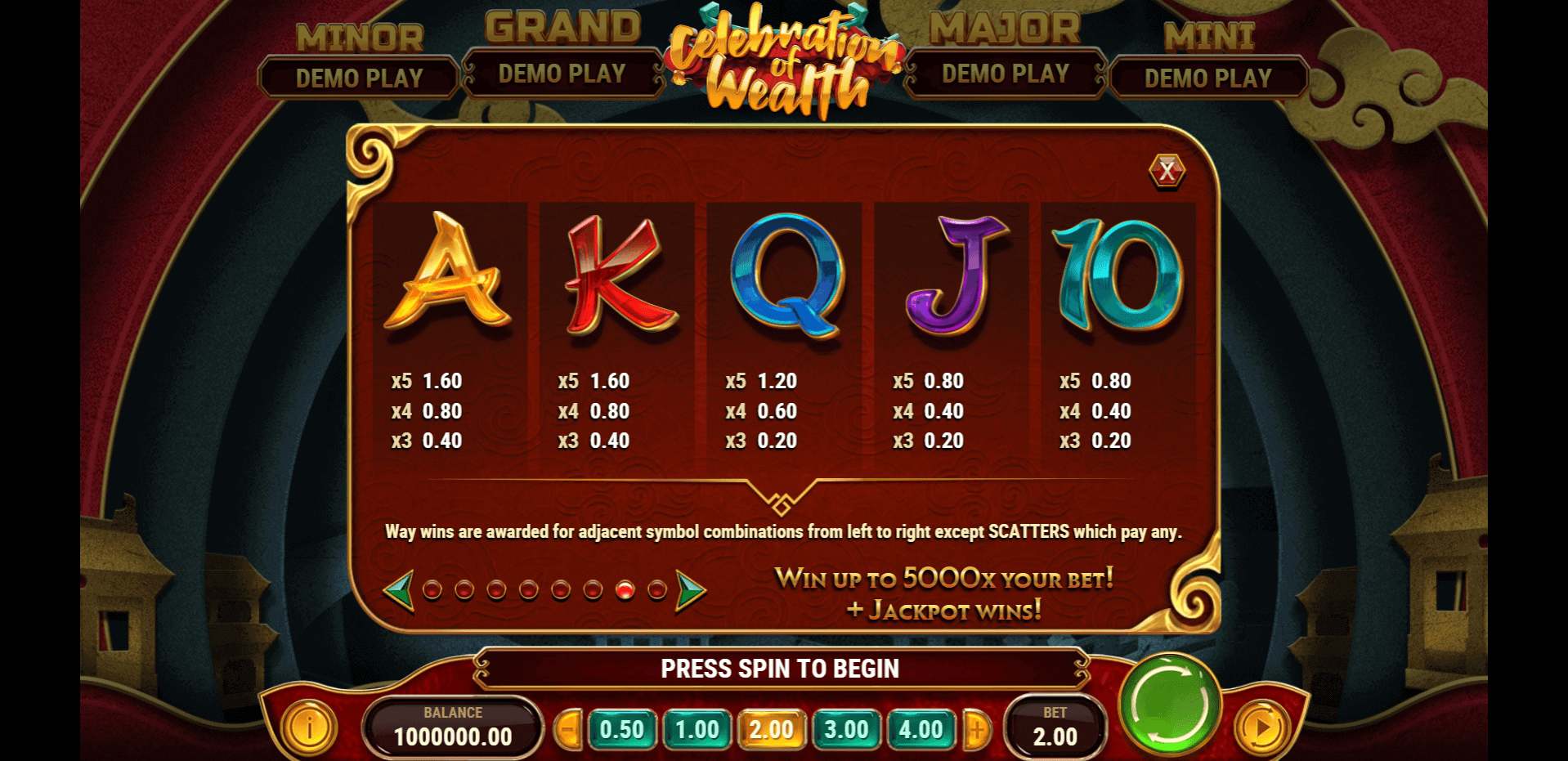The width and height of the screenshot is (1568, 761).
Task: Set bet to 0.50
Action: 622,729
